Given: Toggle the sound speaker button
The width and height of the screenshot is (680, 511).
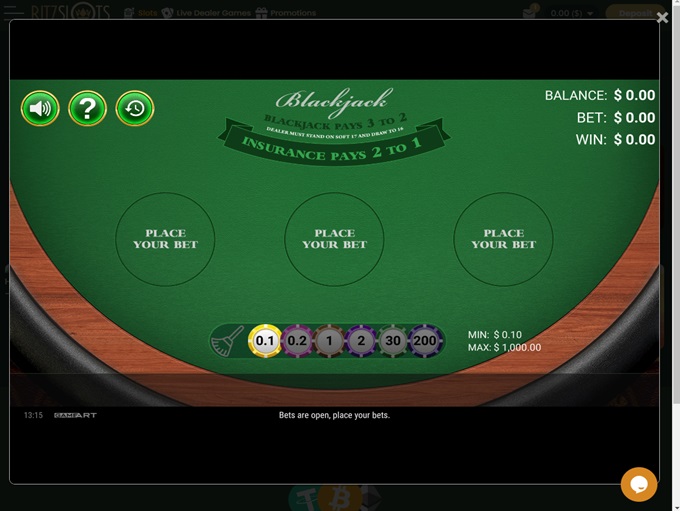Looking at the screenshot, I should [40, 108].
